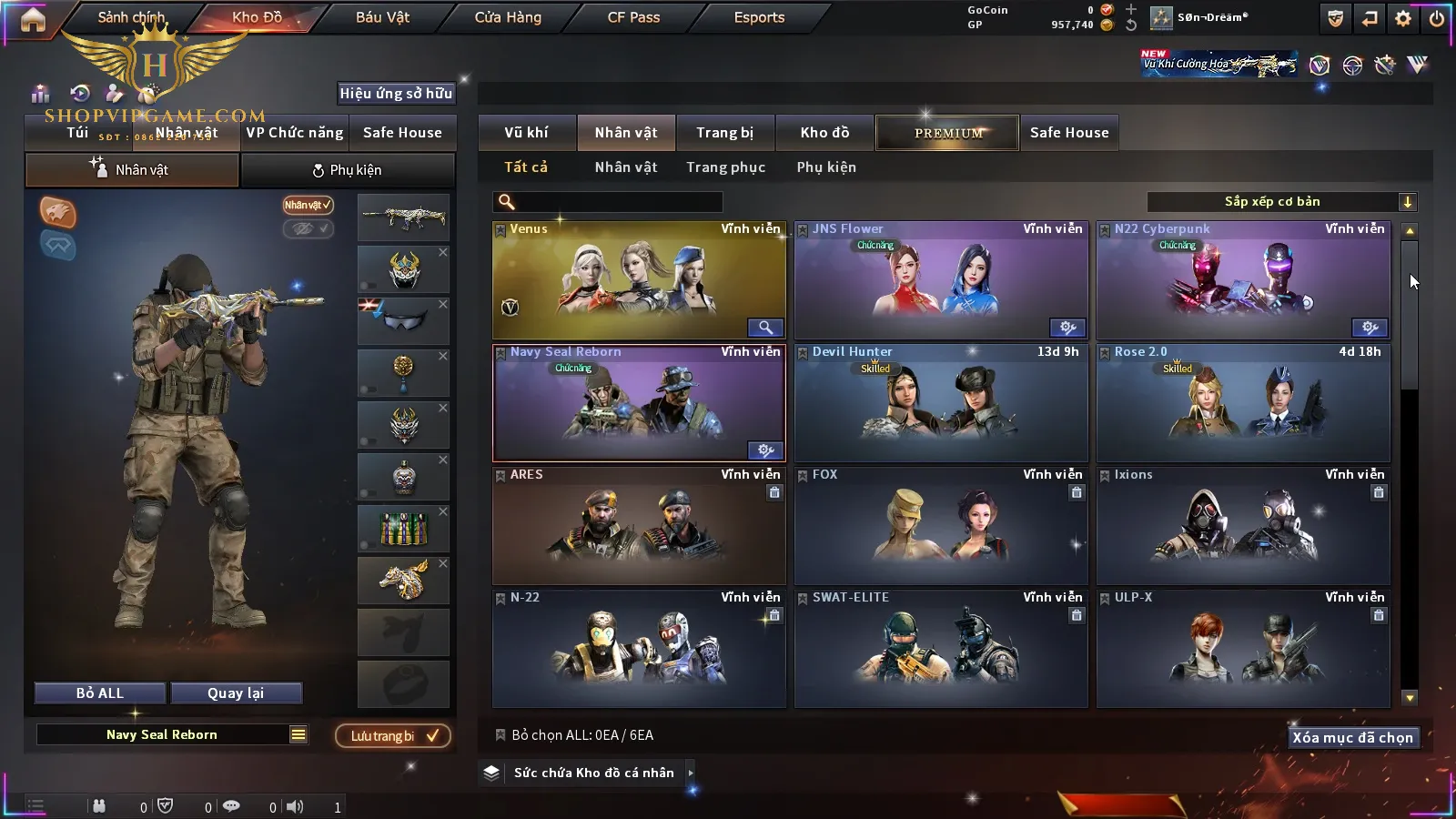Image resolution: width=1456 pixels, height=819 pixels.
Task: Switch to the Vũ khí tab
Action: pos(526,133)
